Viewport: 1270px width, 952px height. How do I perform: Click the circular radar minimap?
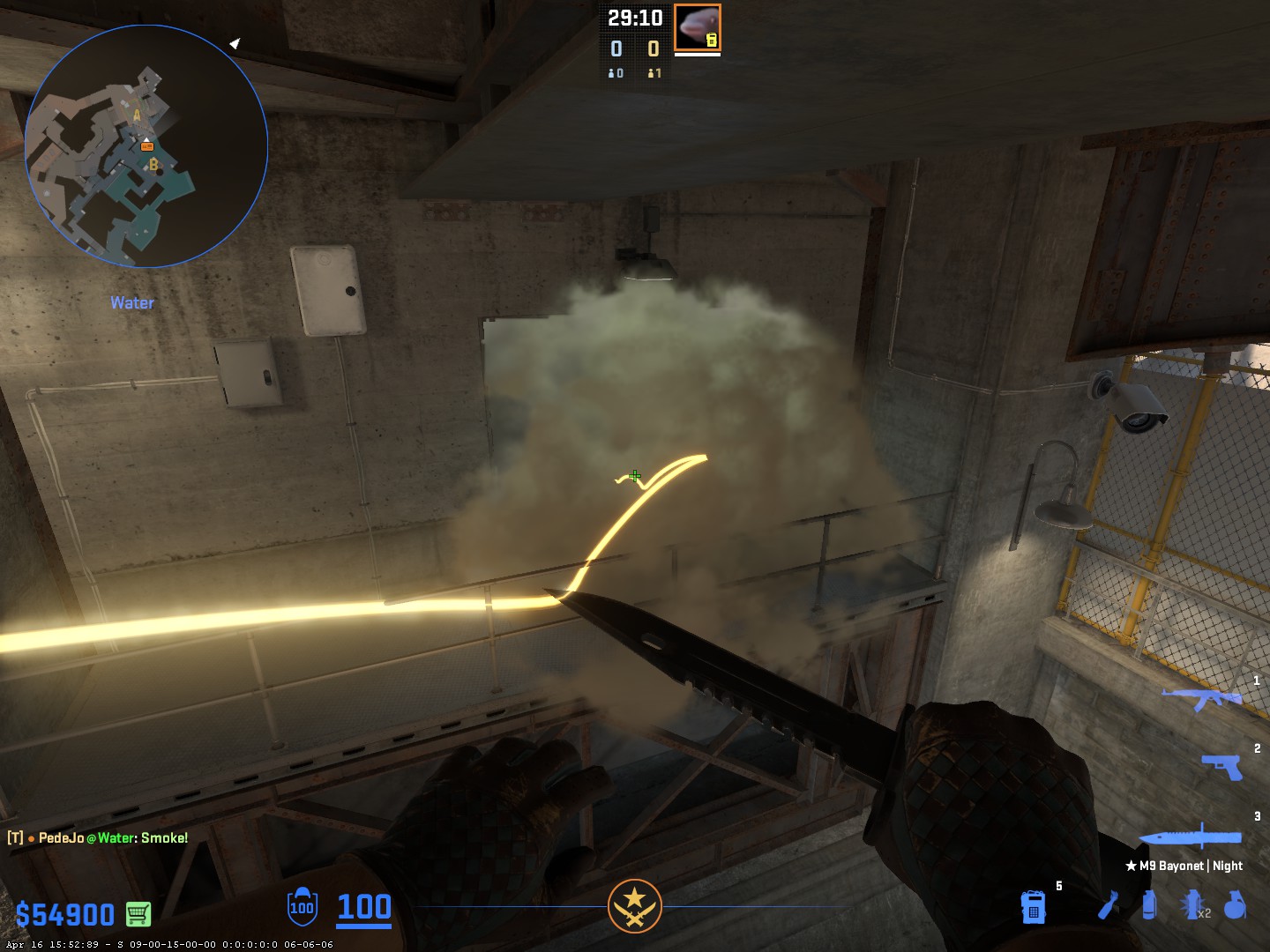(146, 146)
